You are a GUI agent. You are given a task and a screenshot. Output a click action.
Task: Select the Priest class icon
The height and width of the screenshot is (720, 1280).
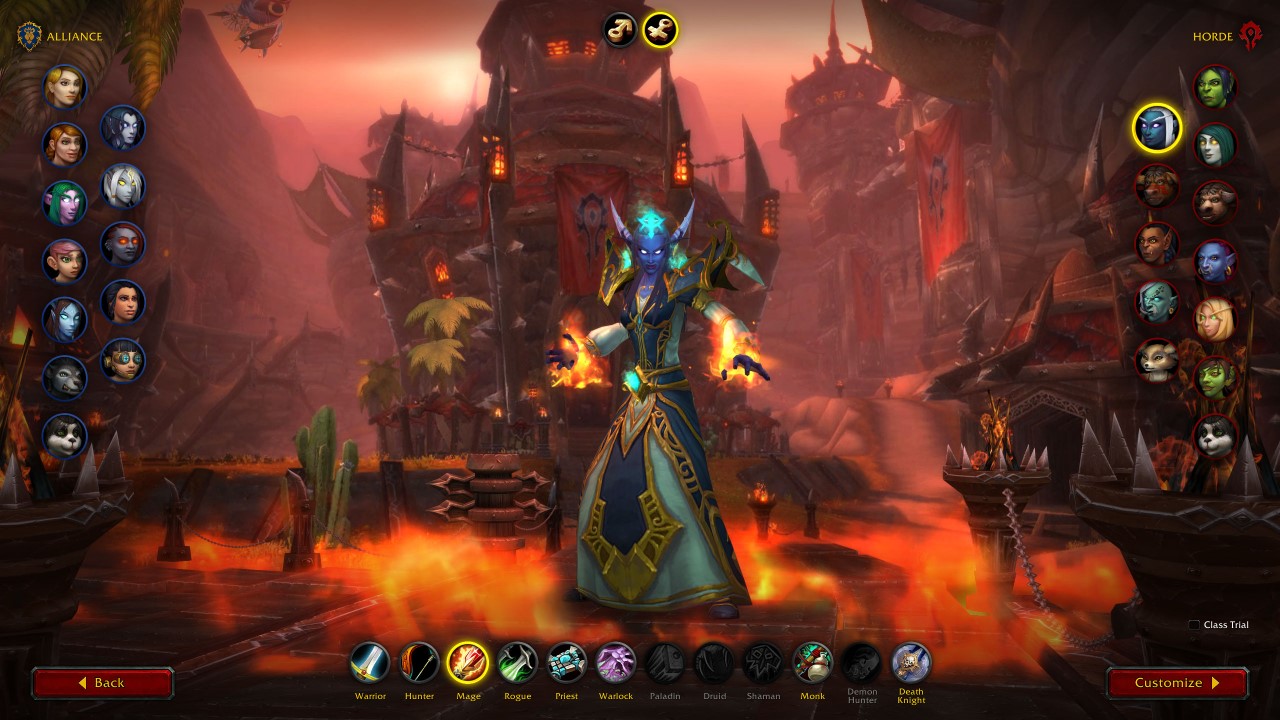pos(566,660)
